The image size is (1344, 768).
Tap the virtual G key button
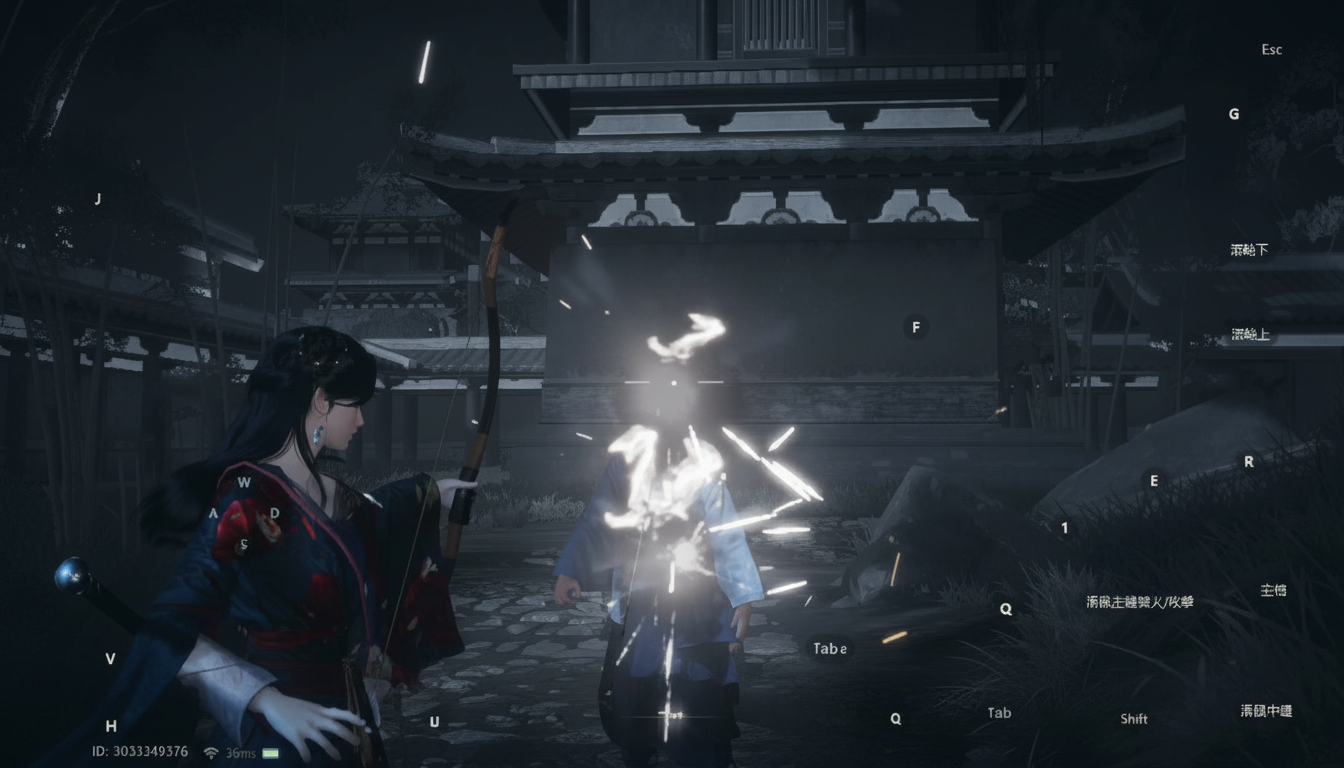pos(1234,114)
